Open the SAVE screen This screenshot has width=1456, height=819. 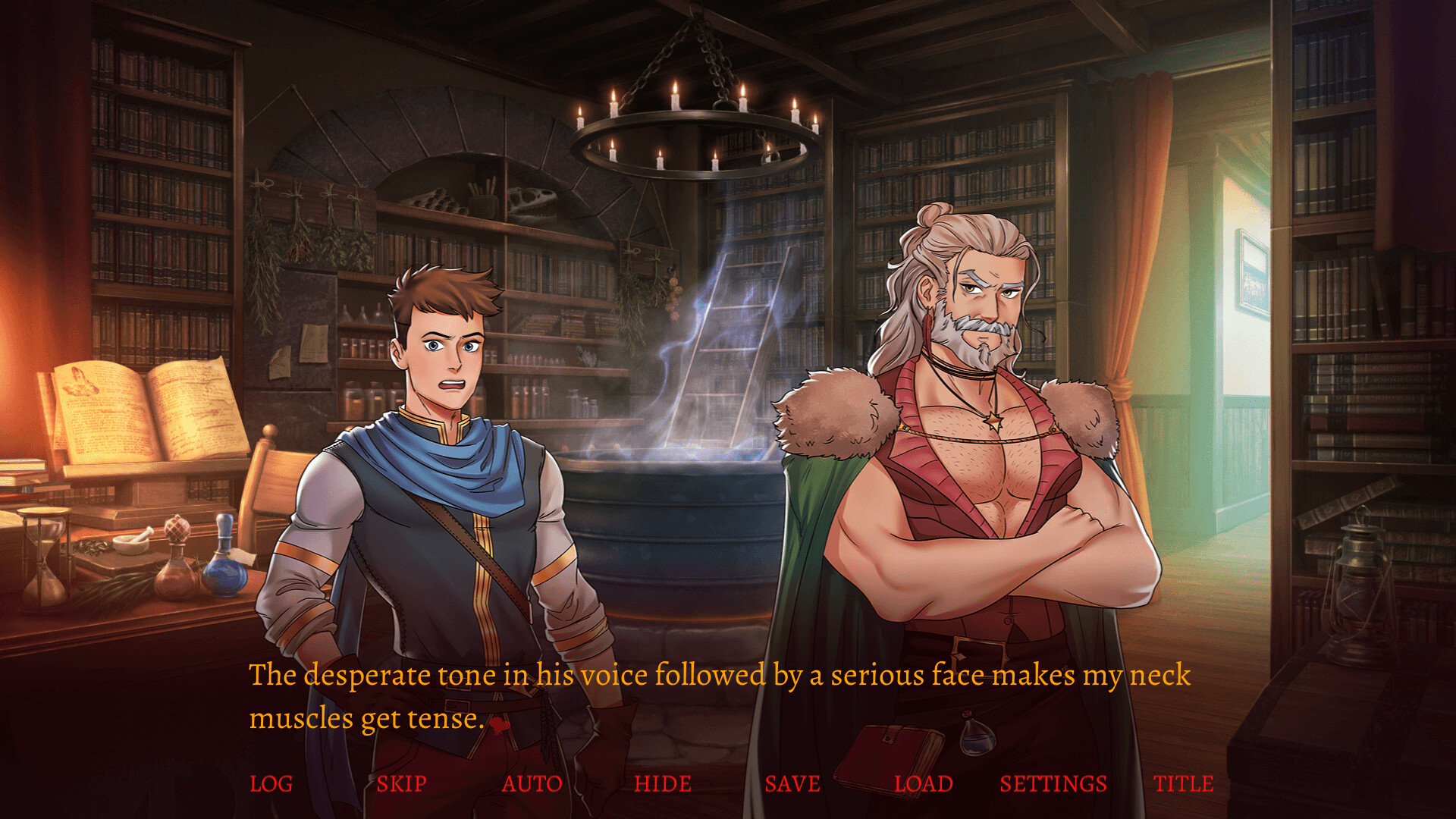coord(793,784)
